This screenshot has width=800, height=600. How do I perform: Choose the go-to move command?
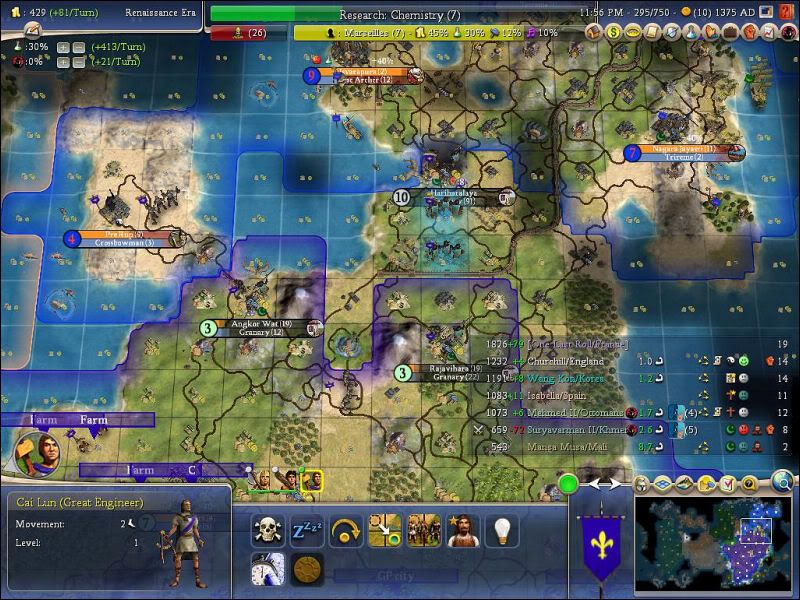pyautogui.click(x=384, y=530)
